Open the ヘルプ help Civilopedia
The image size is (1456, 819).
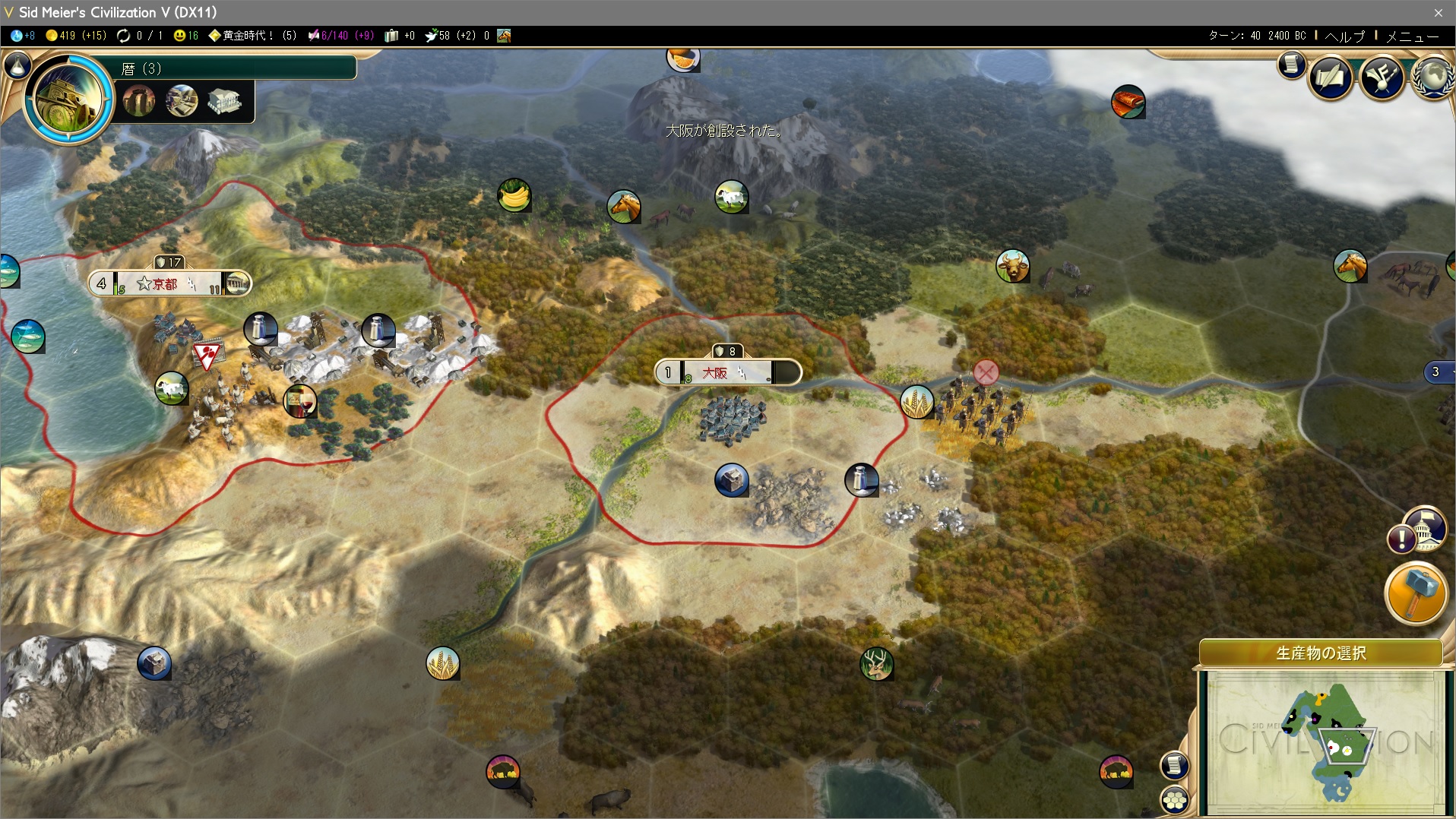pyautogui.click(x=1344, y=36)
